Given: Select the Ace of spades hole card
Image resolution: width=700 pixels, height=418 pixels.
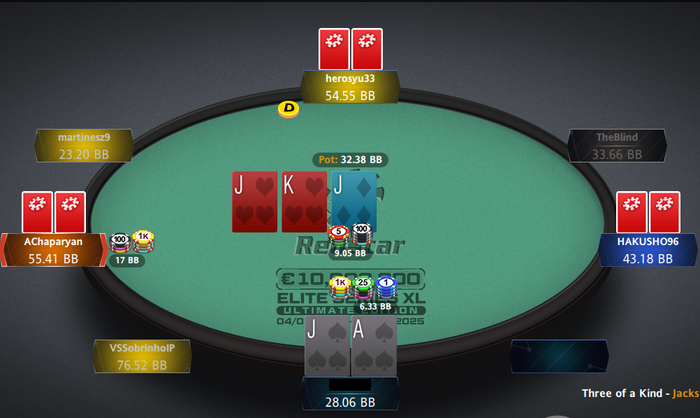Looking at the screenshot, I should (x=374, y=347).
